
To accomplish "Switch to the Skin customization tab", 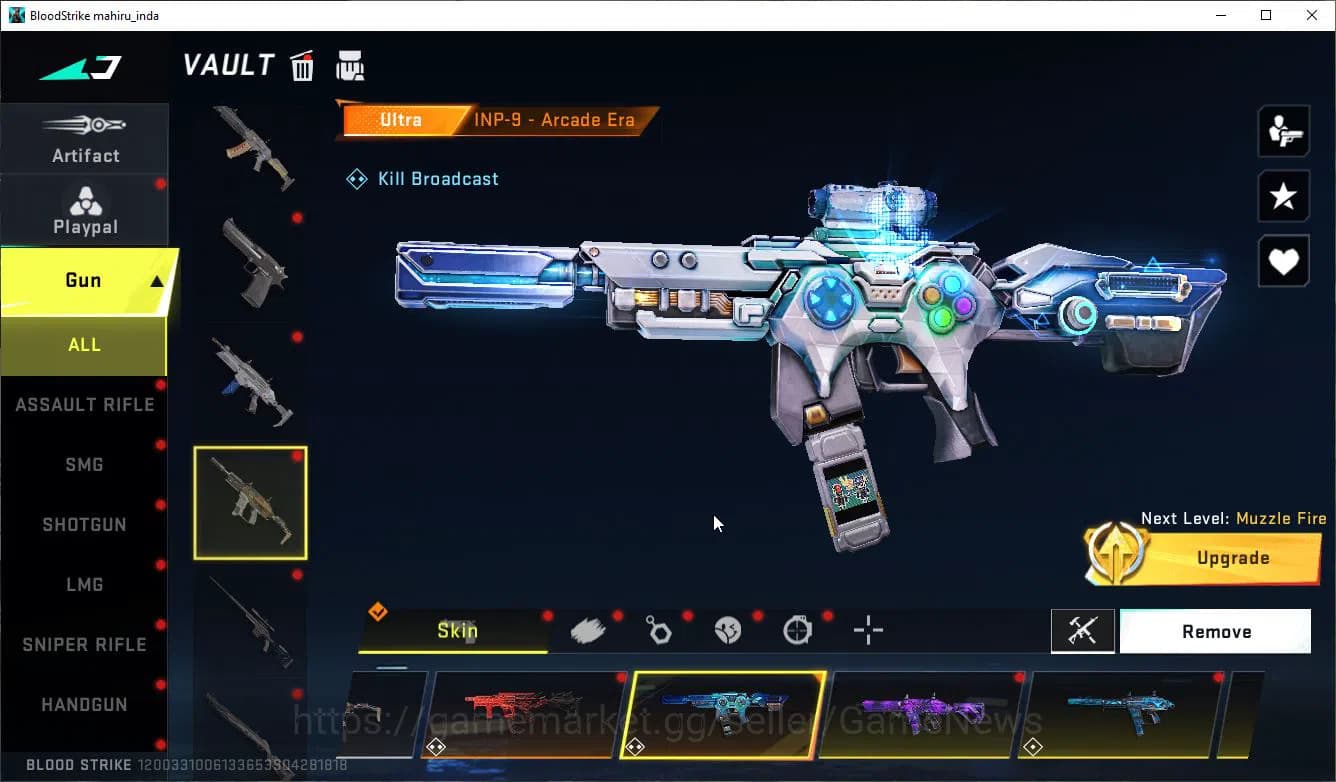I will click(x=456, y=631).
